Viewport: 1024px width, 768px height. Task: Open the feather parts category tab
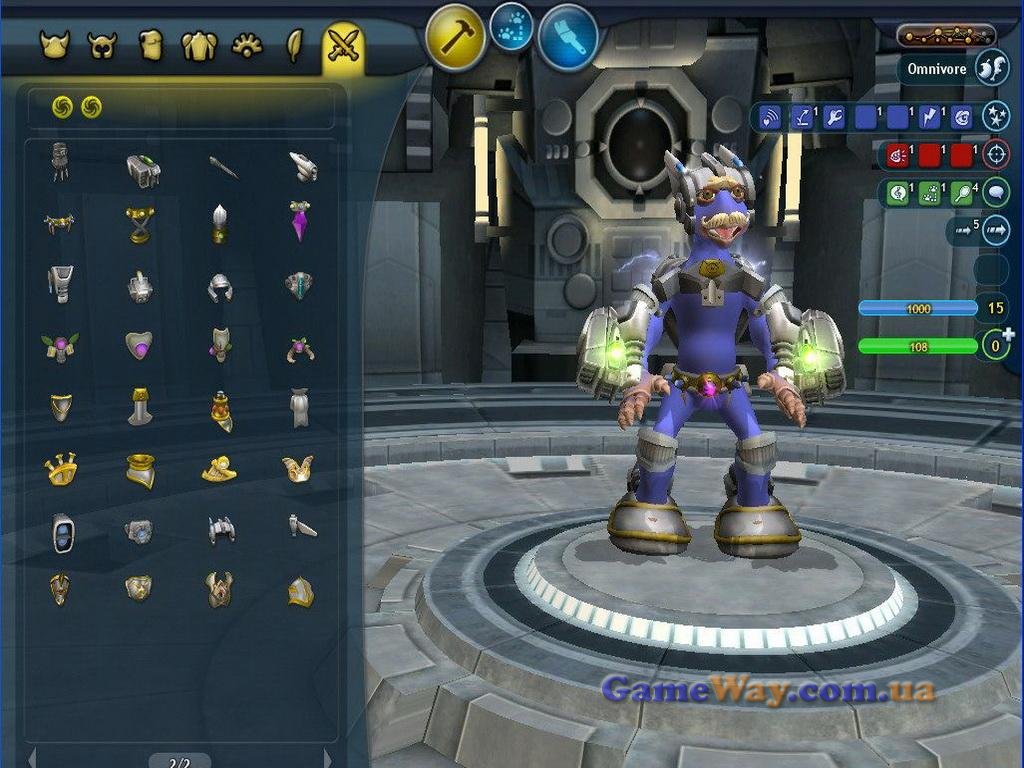pos(295,45)
